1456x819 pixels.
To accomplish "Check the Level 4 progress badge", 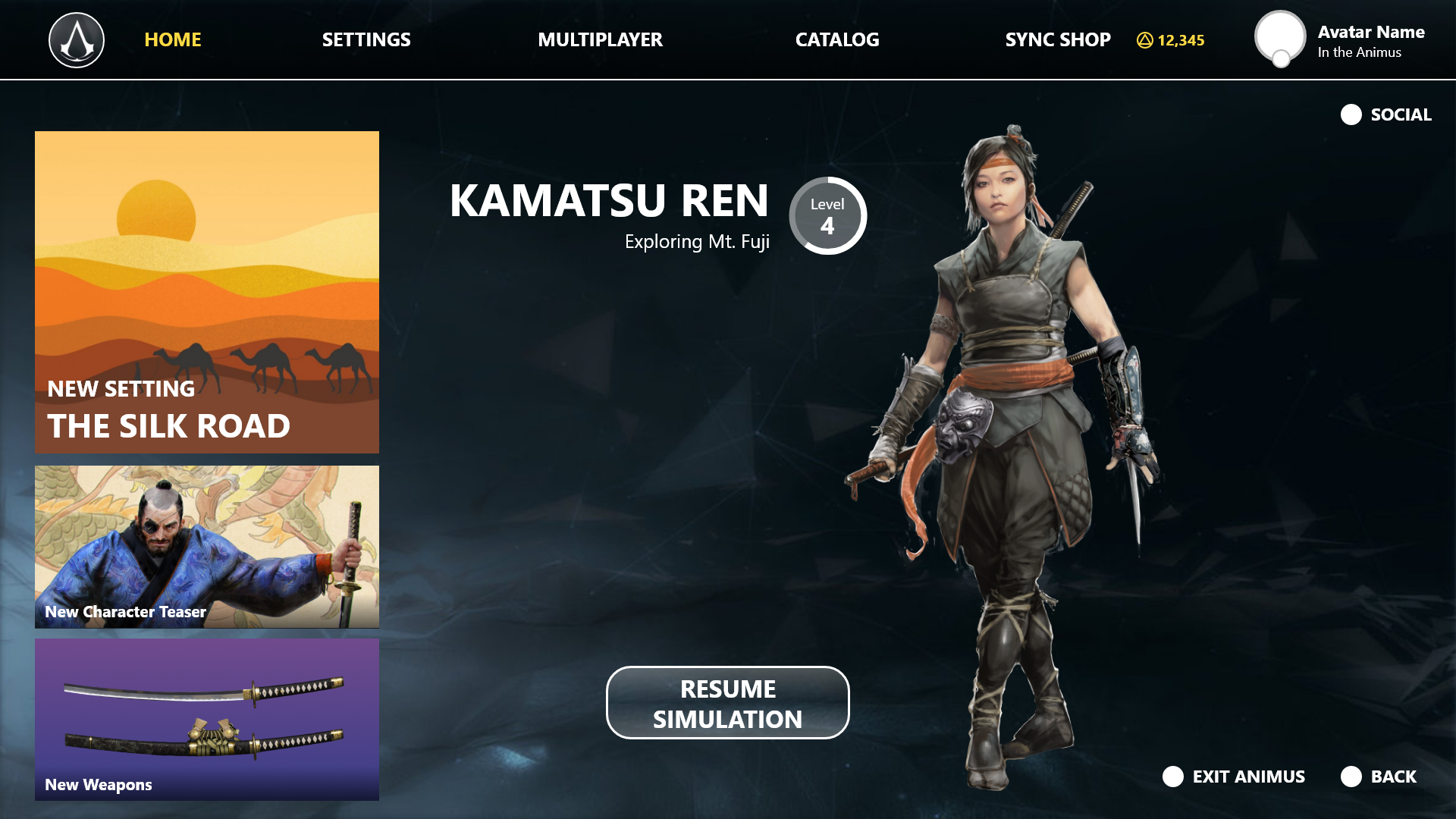I will [x=827, y=216].
